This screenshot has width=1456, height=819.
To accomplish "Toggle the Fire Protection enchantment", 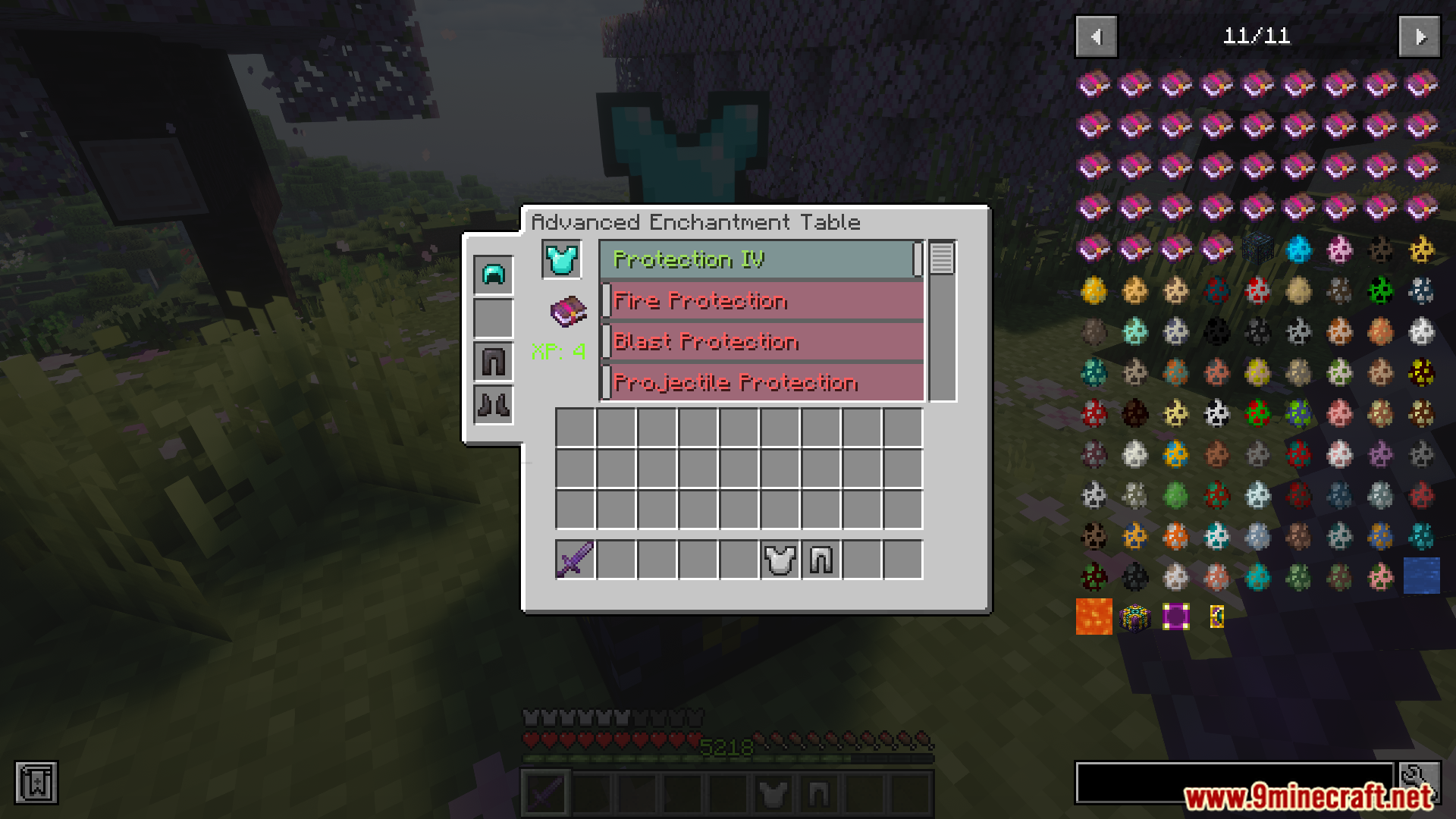I will pyautogui.click(x=758, y=301).
